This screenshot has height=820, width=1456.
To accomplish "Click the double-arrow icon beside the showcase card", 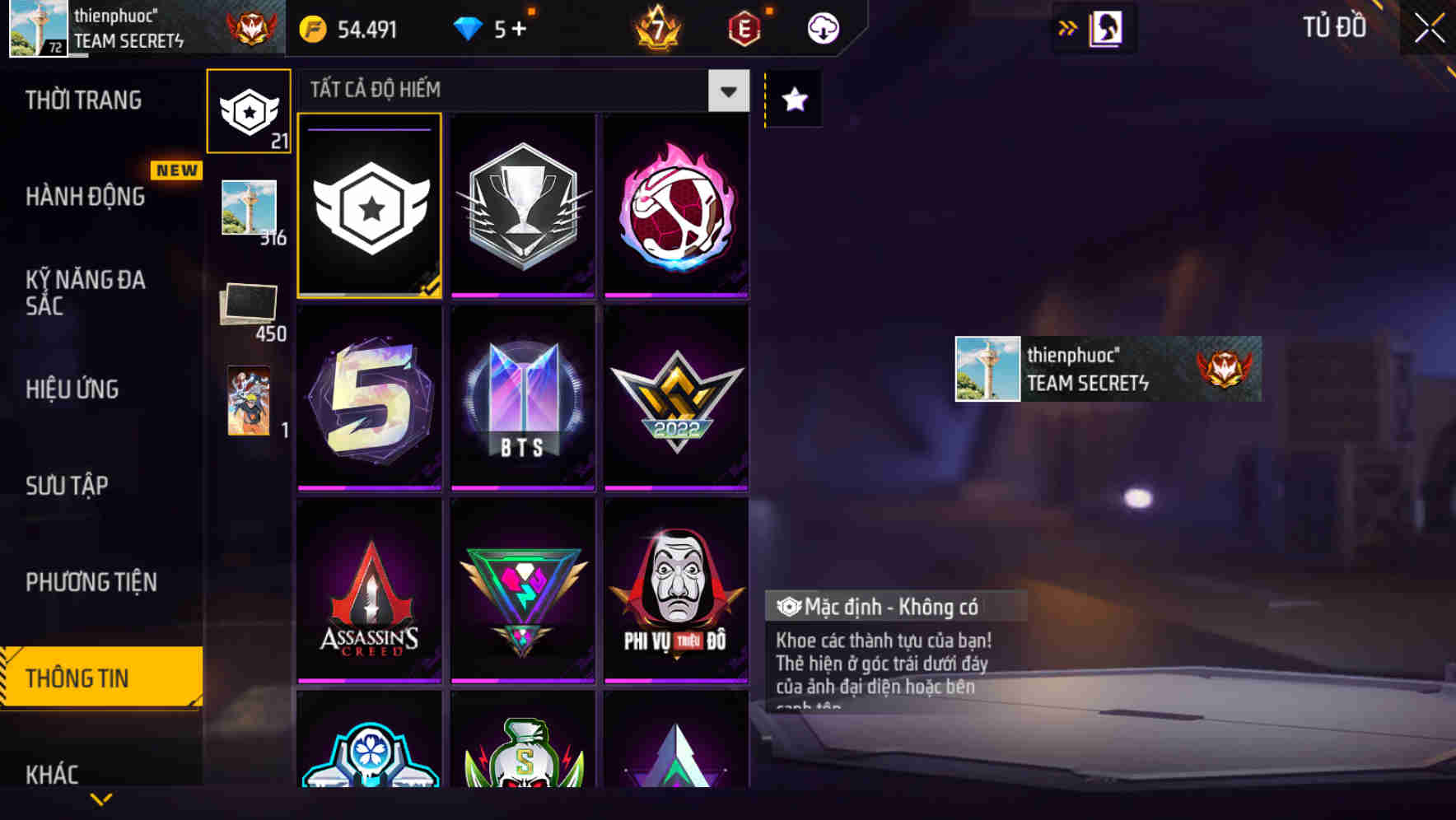I will (1066, 27).
